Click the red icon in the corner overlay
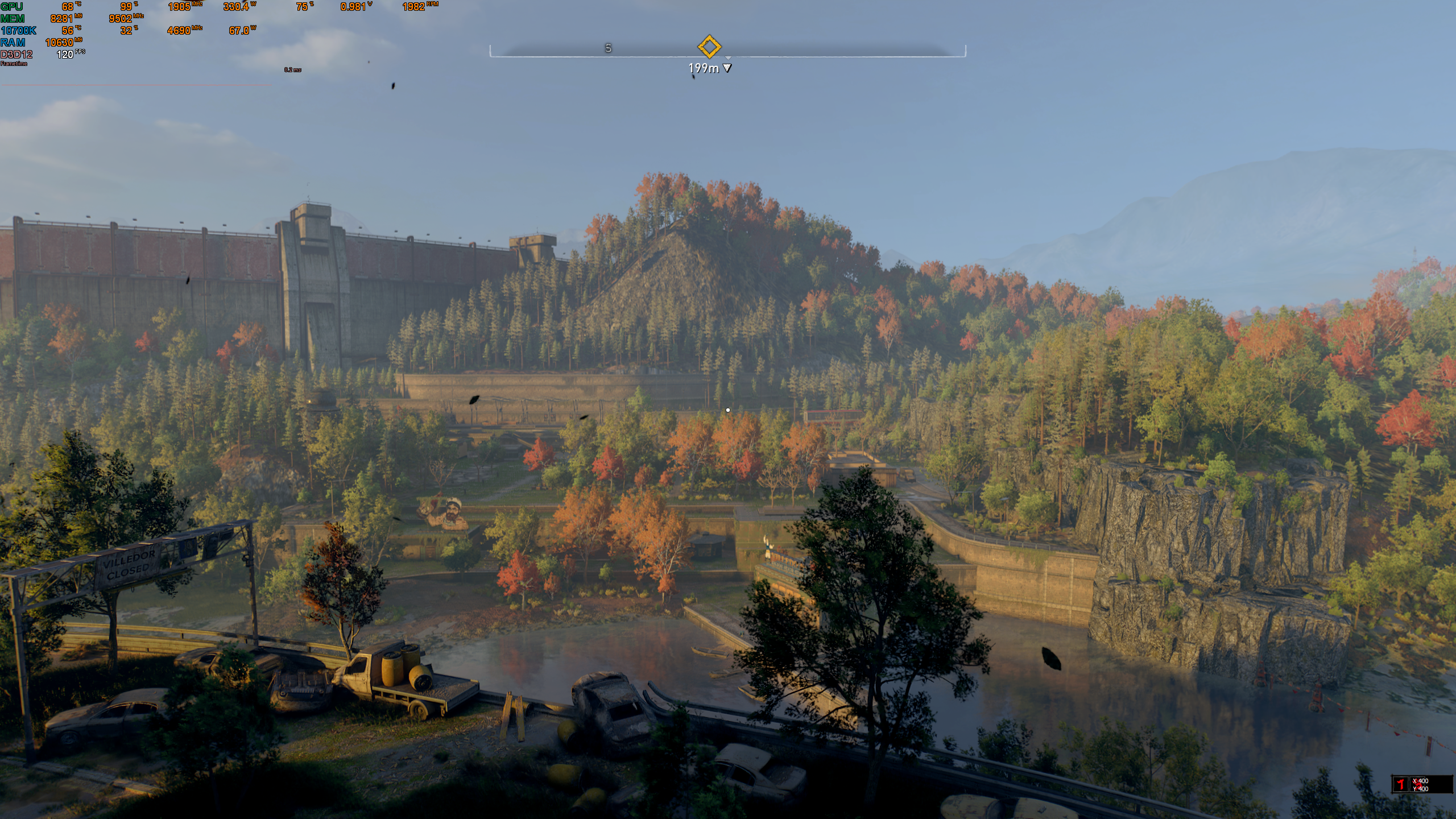Viewport: 1456px width, 819px height. coord(1400,784)
